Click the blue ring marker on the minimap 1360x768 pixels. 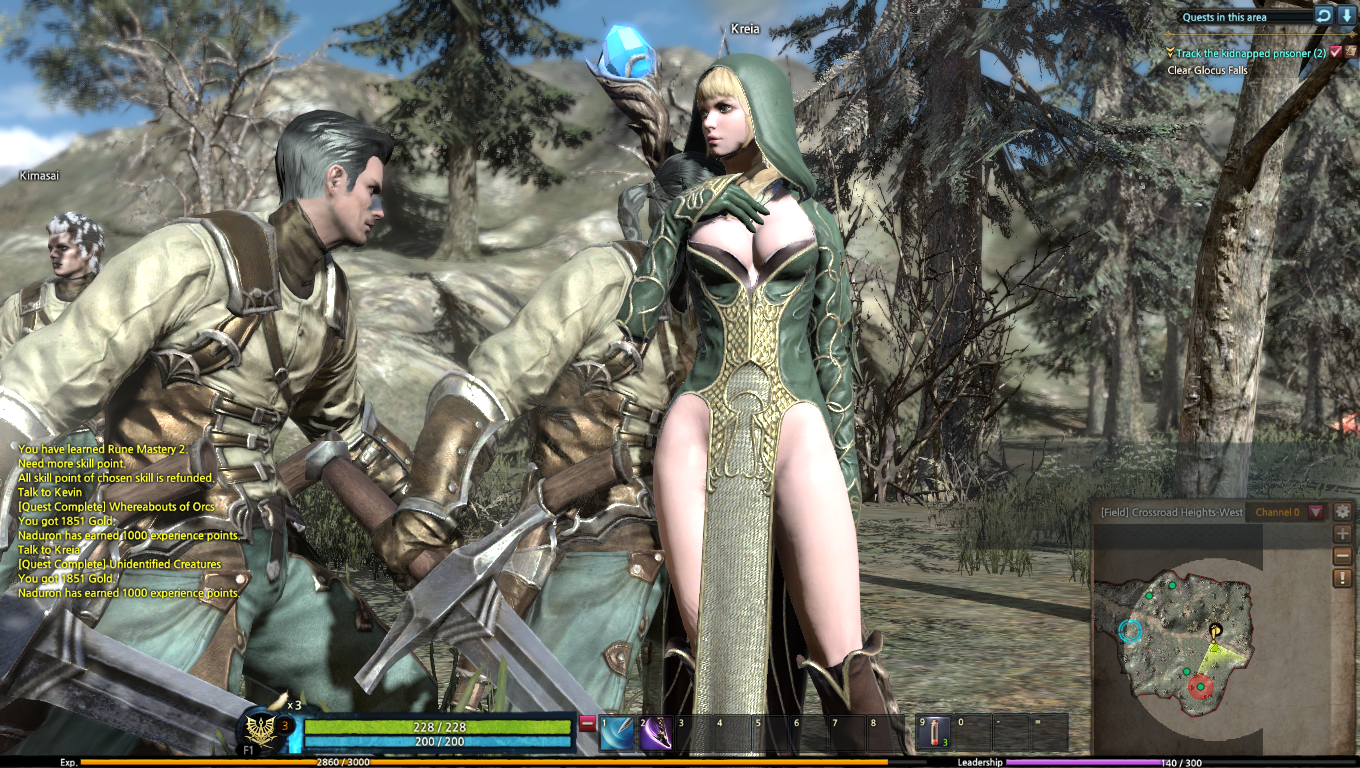tap(1130, 631)
